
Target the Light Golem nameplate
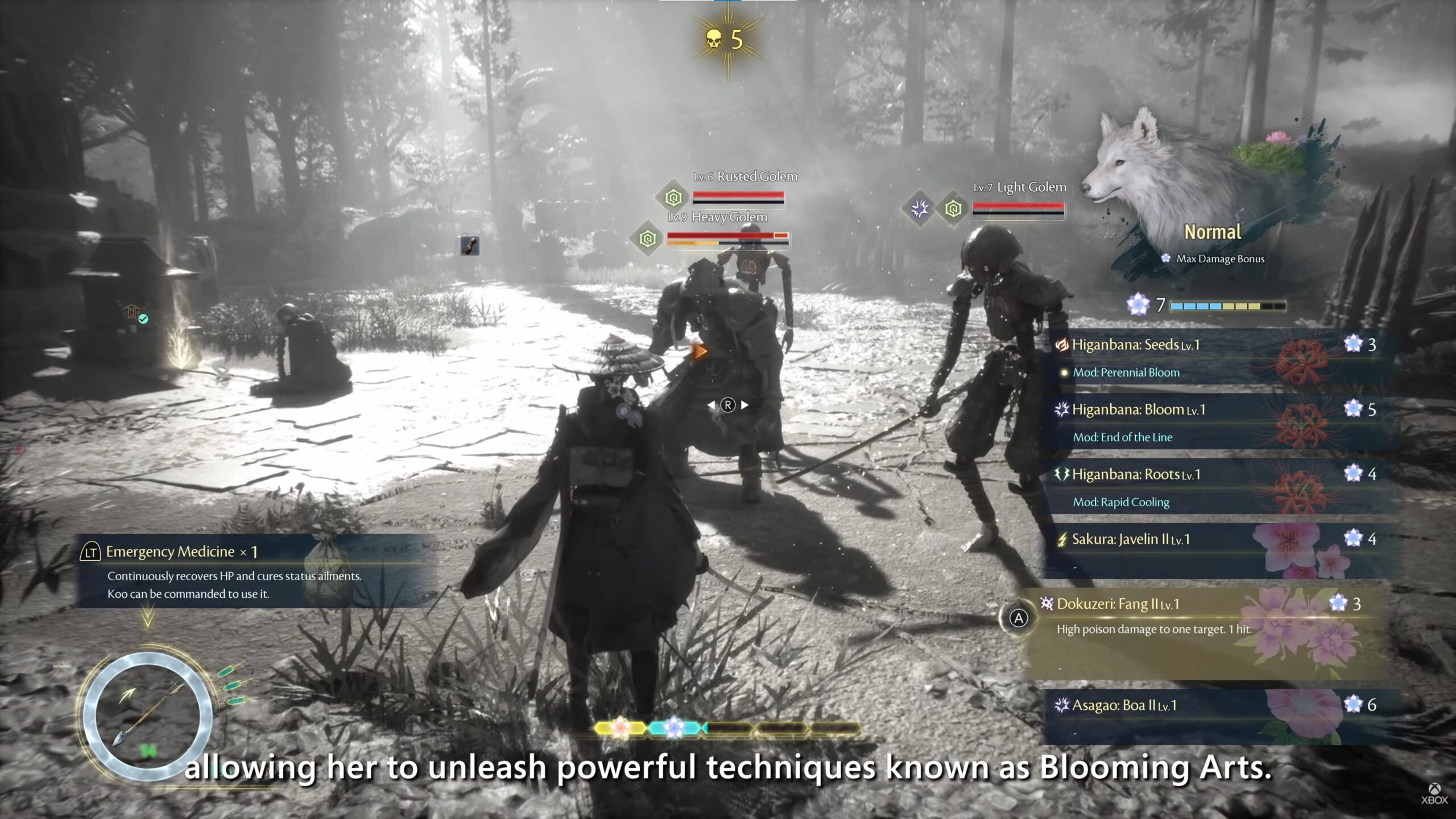(1019, 187)
